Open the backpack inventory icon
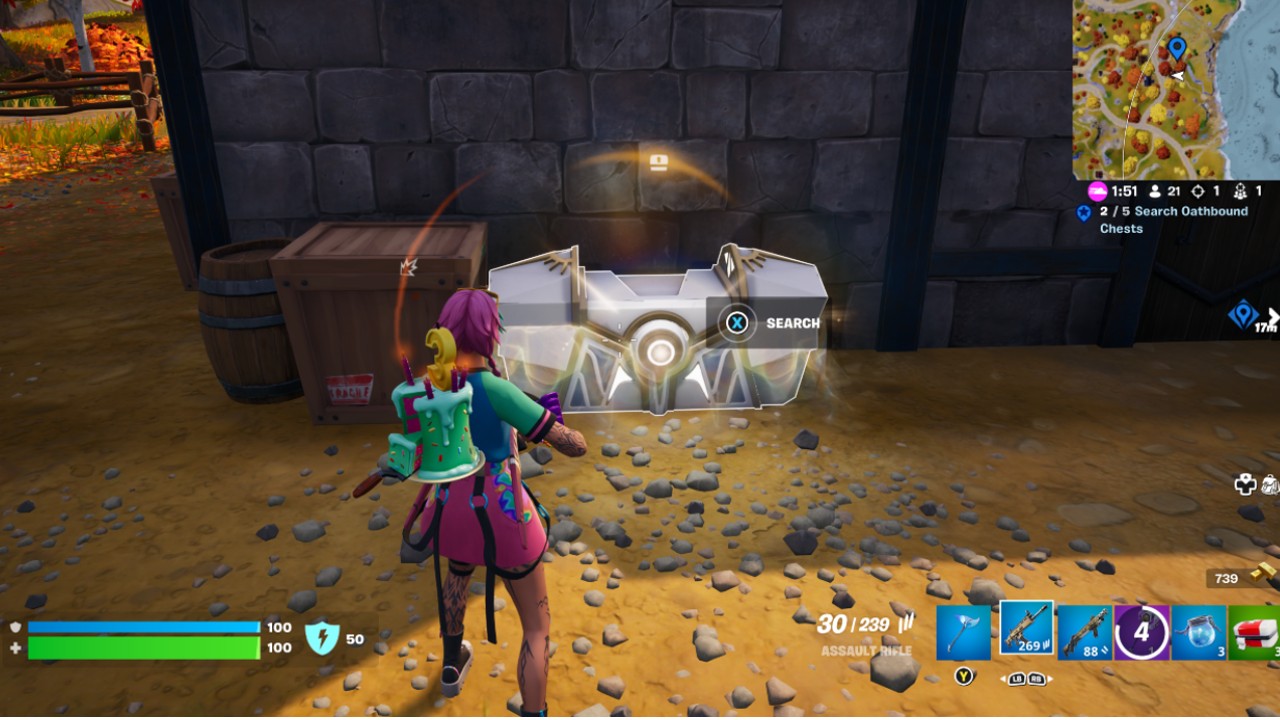Viewport: 1280px width, 720px height. click(x=1271, y=484)
